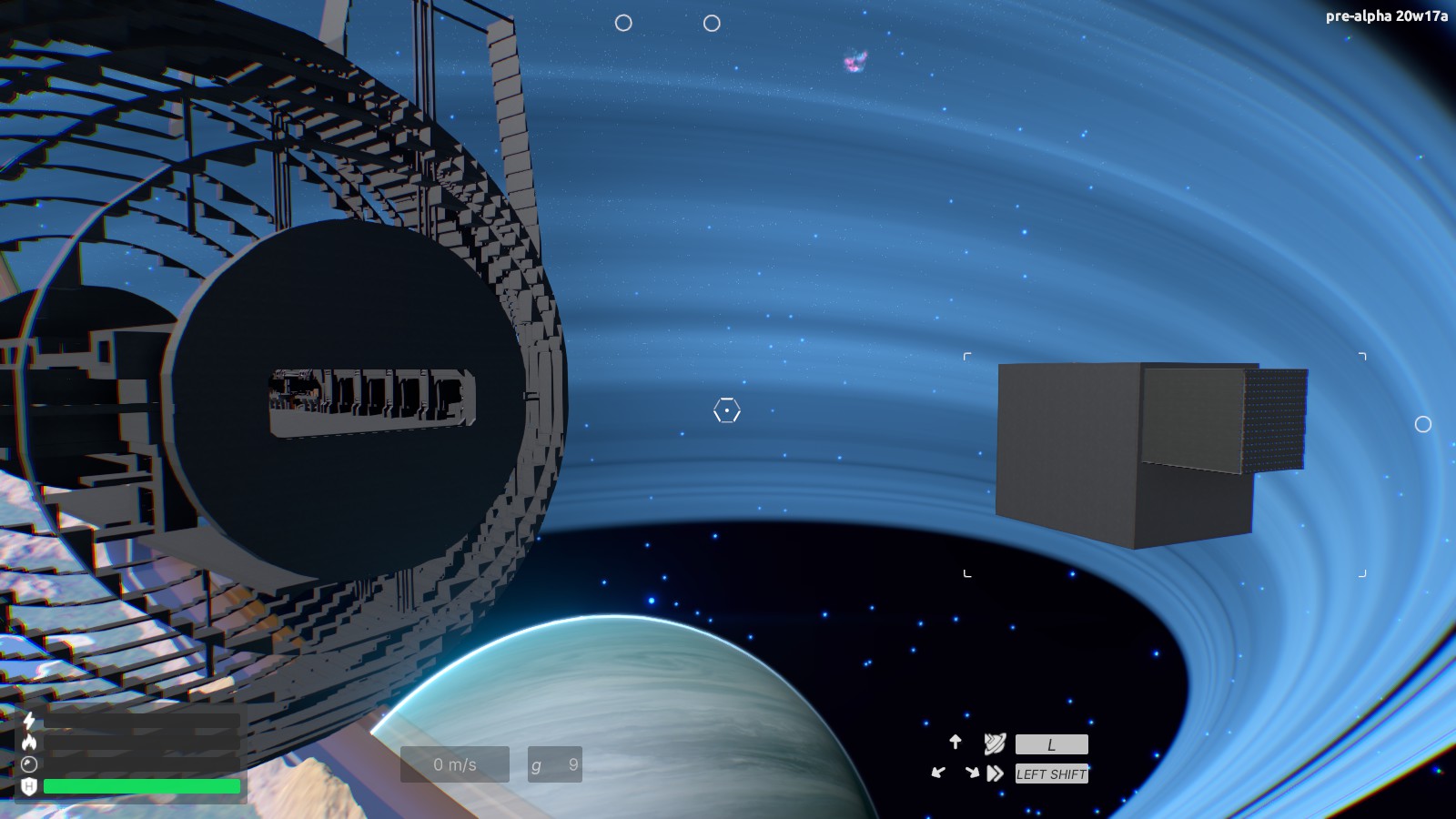Screen dimensions: 1456x819
Task: Select the circular gauge icon above the health bar
Action: click(29, 764)
